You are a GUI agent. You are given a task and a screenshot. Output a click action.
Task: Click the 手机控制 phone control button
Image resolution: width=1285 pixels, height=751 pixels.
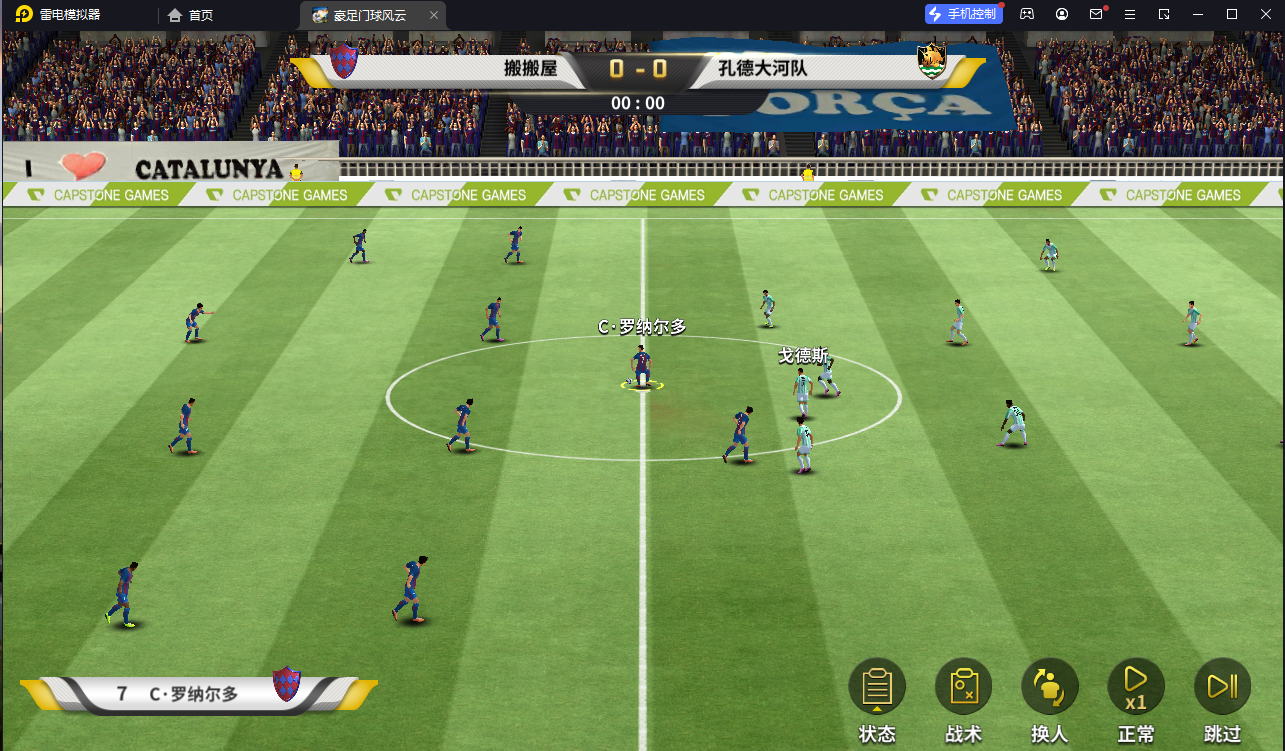coord(963,14)
